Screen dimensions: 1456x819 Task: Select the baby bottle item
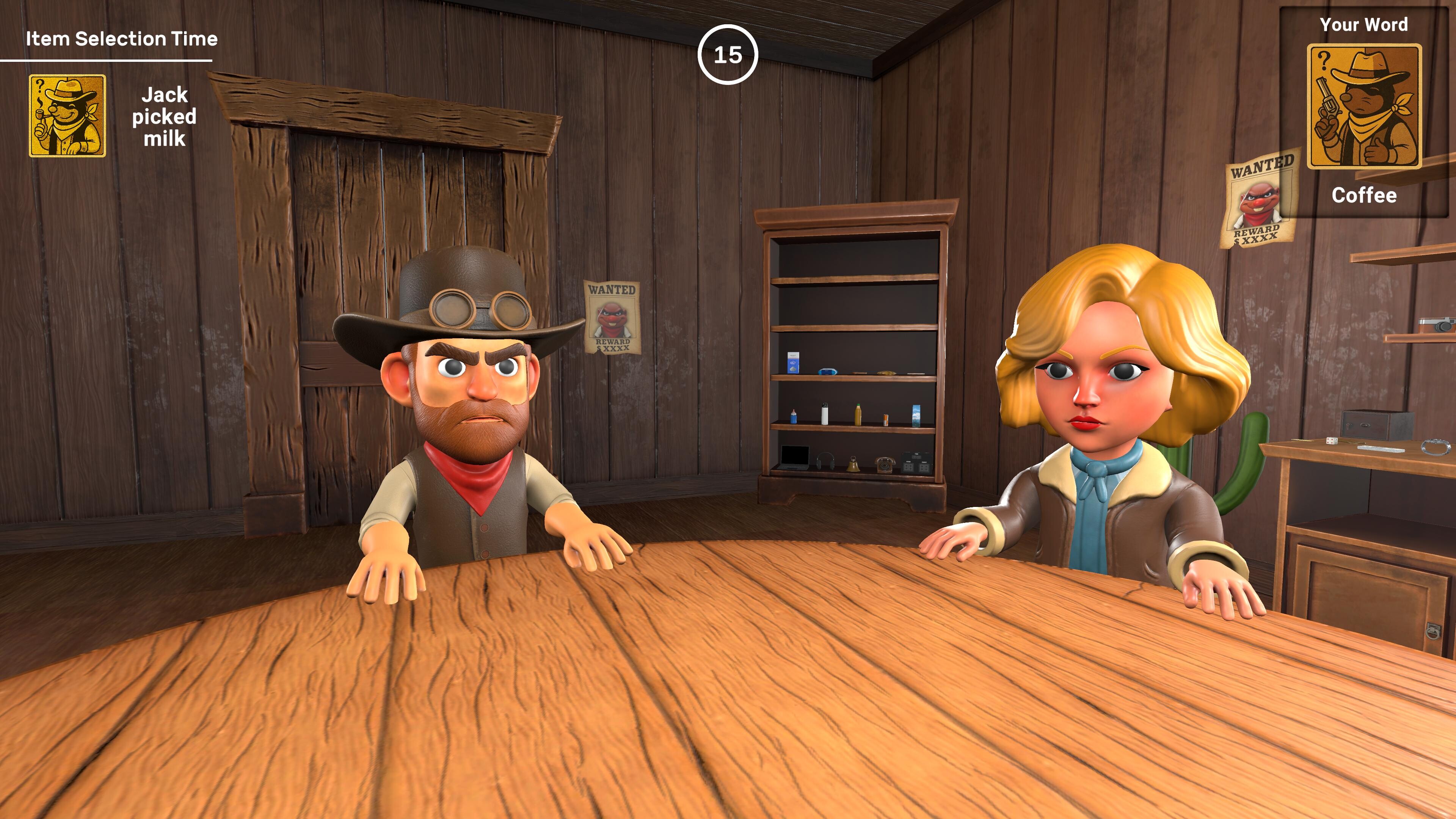794,417
